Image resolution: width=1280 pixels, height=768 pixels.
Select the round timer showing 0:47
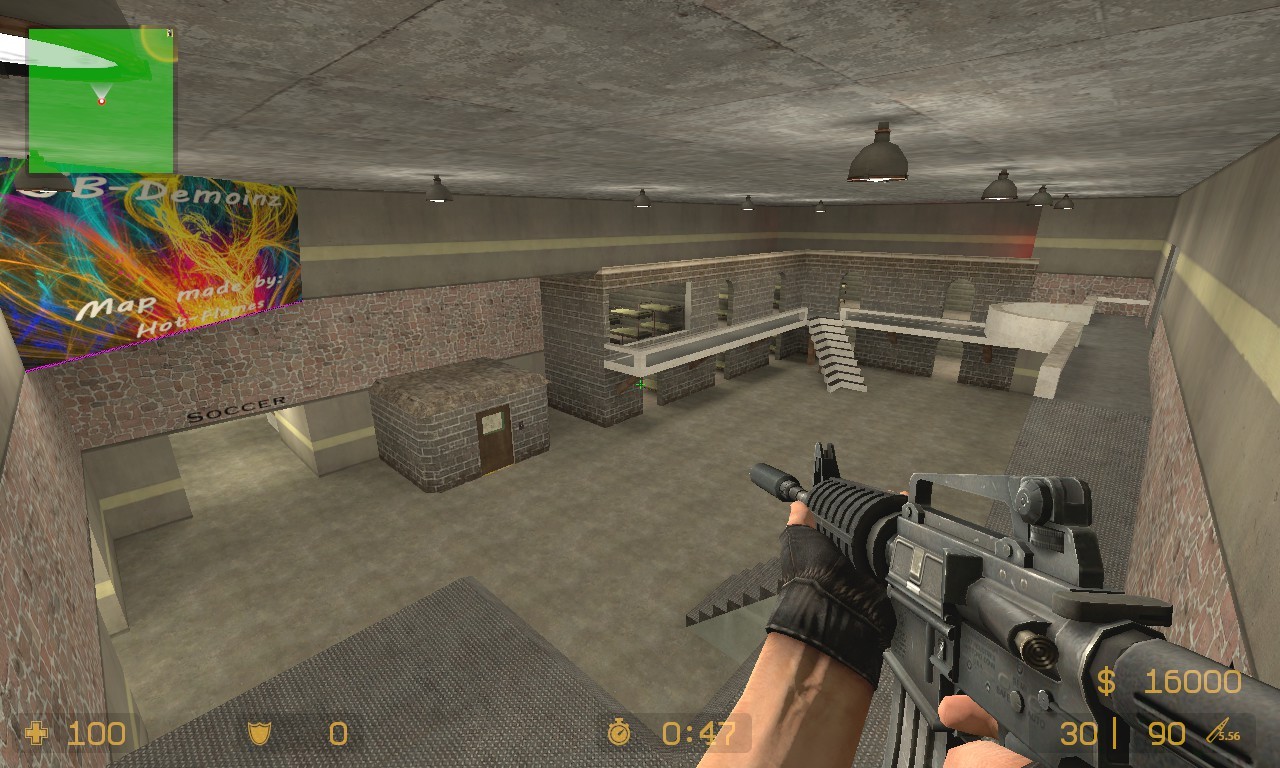[697, 734]
